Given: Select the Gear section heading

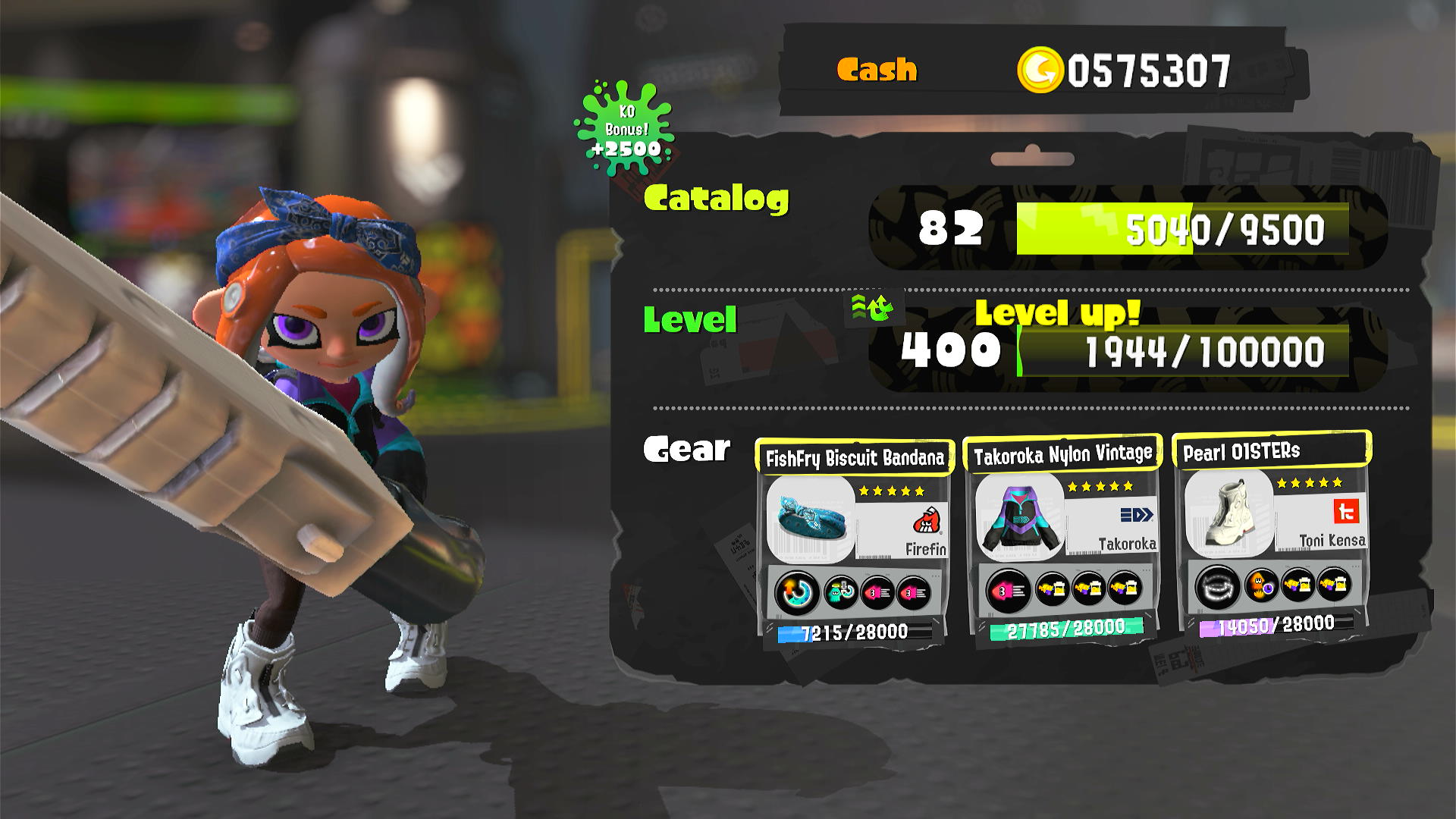Looking at the screenshot, I should click(686, 449).
